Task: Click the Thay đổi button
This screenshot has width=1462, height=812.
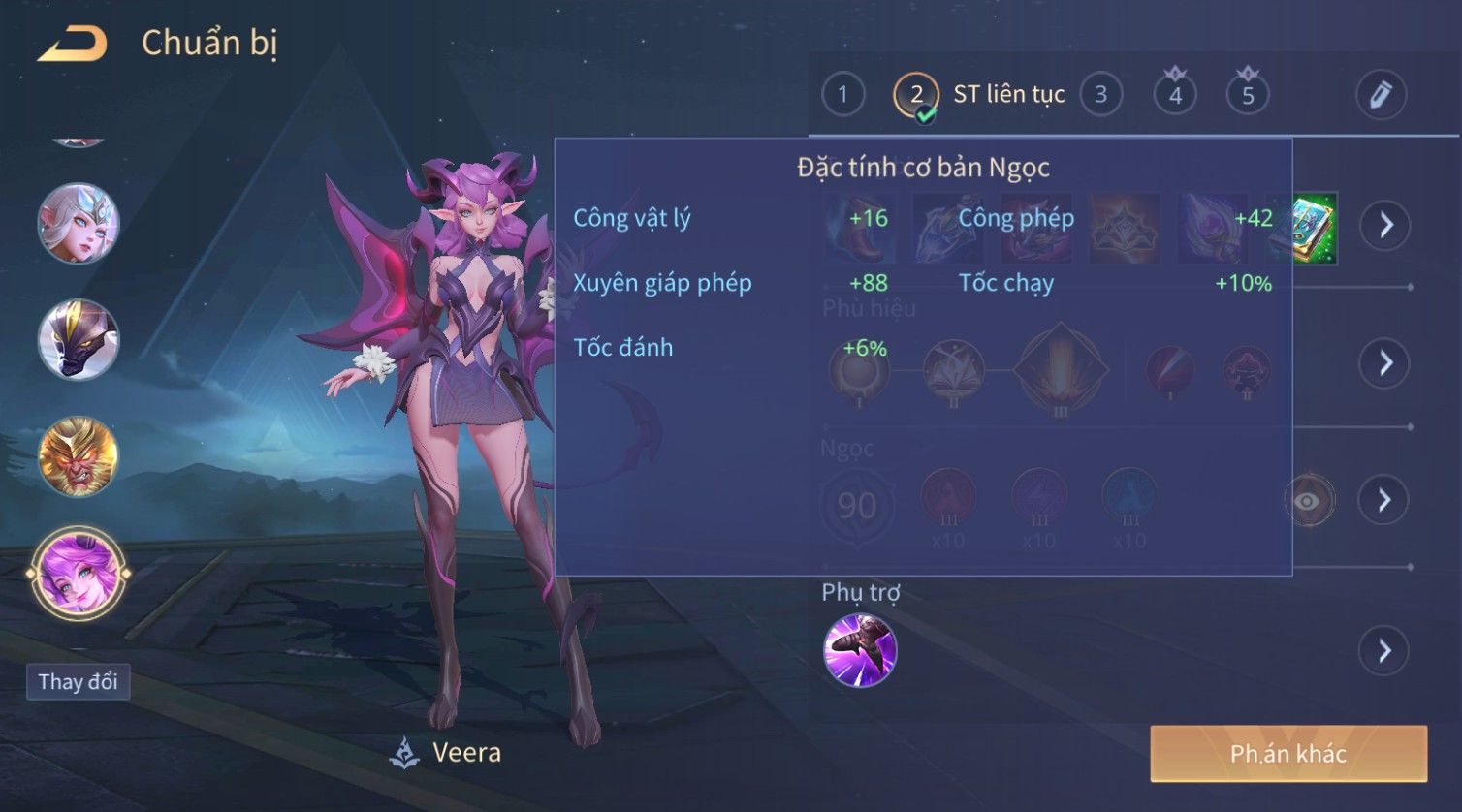Action: pyautogui.click(x=78, y=682)
